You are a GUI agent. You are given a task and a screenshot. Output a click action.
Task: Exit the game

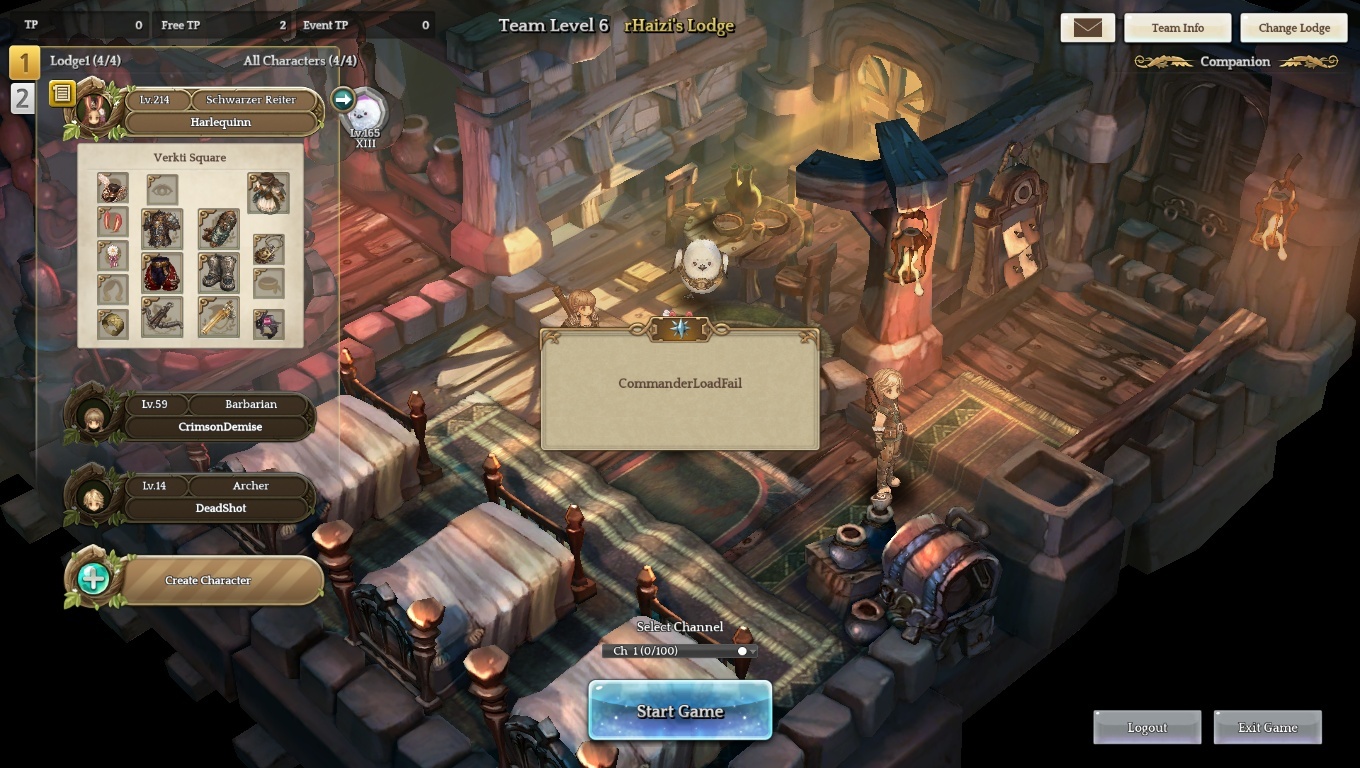tap(1267, 727)
